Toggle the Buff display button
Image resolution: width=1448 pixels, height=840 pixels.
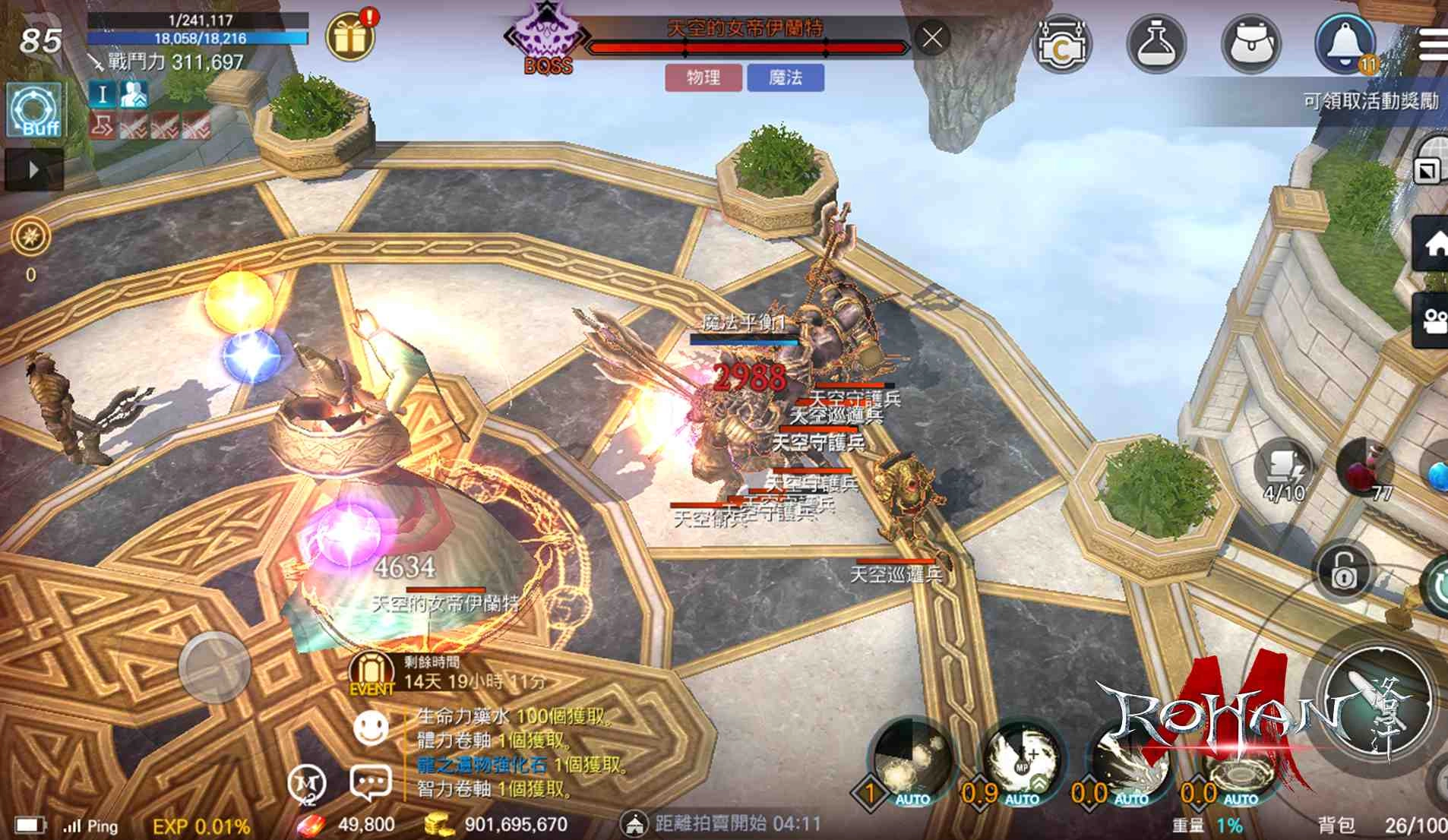(x=35, y=111)
